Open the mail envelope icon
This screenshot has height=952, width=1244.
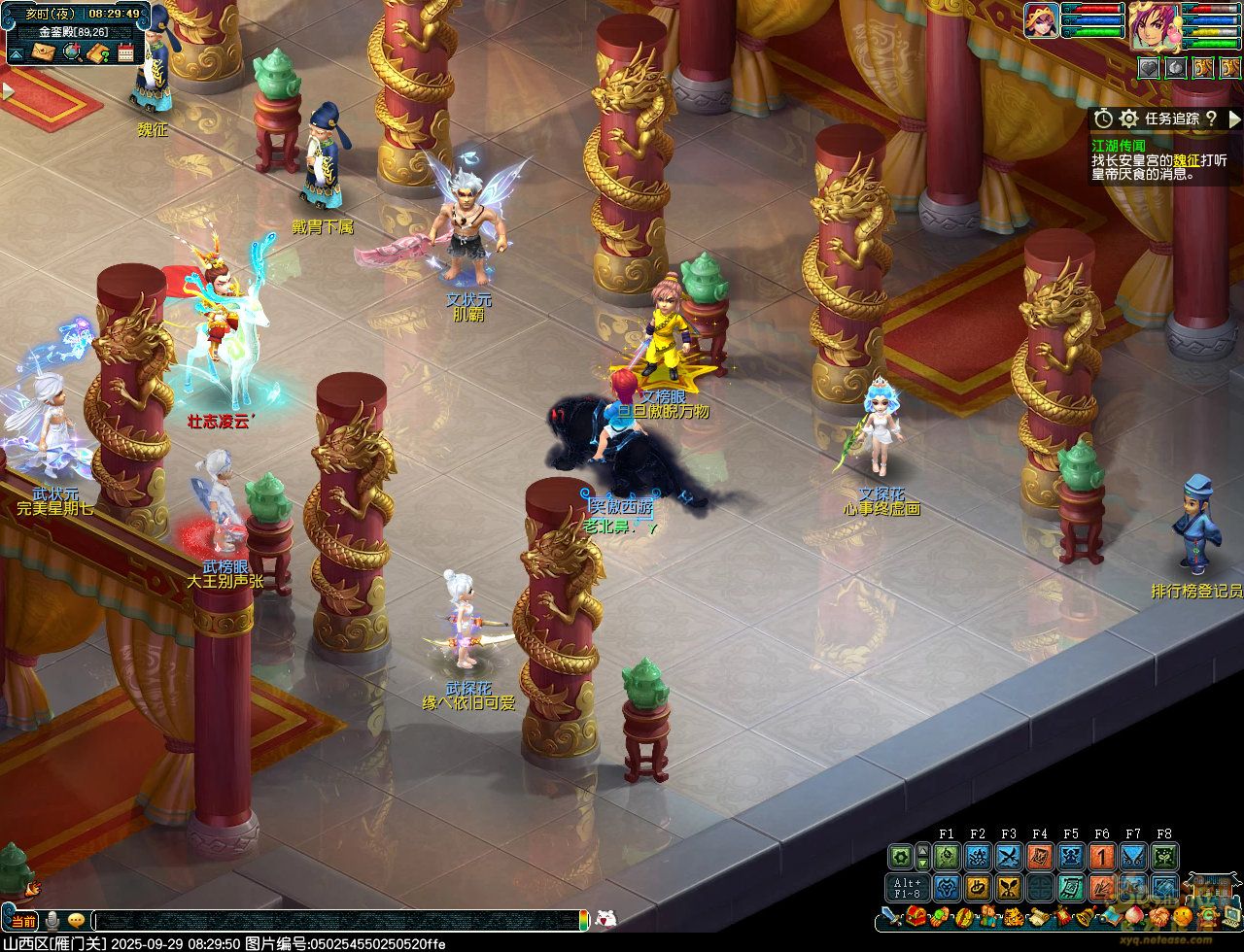point(44,51)
